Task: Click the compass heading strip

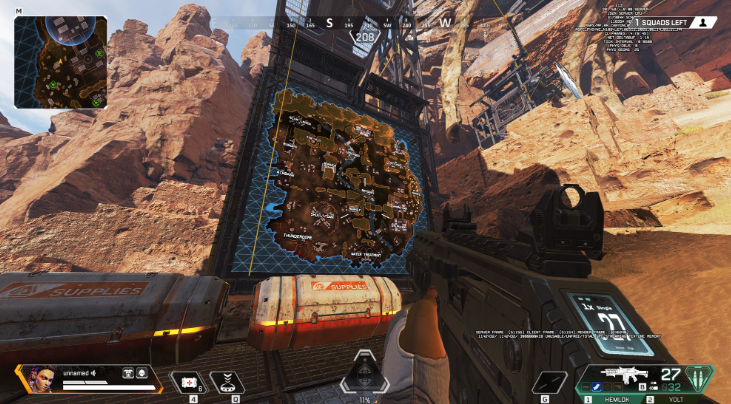Action: point(365,21)
